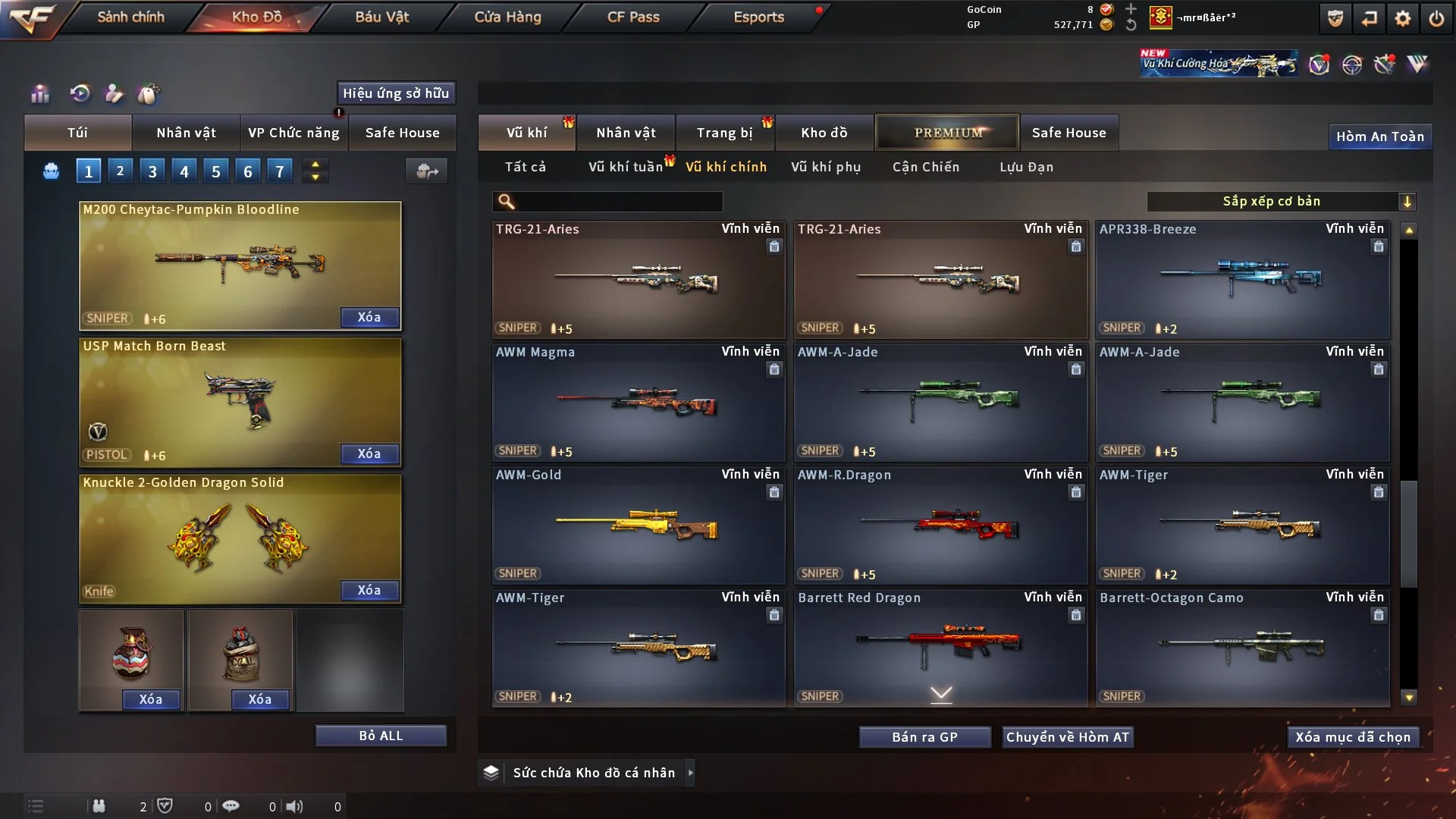Focus the weapon search field

pos(618,201)
